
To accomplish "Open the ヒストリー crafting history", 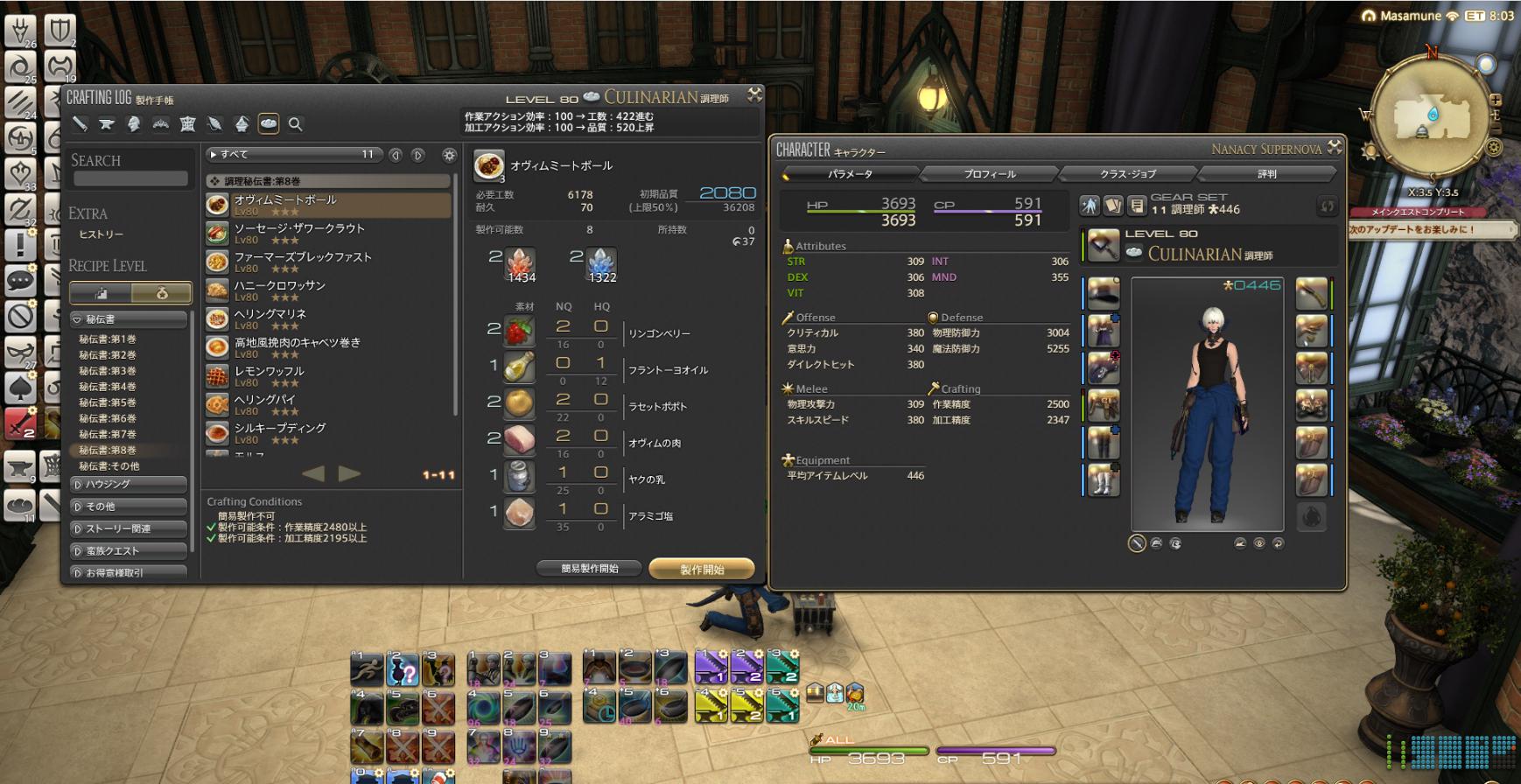I will point(102,234).
